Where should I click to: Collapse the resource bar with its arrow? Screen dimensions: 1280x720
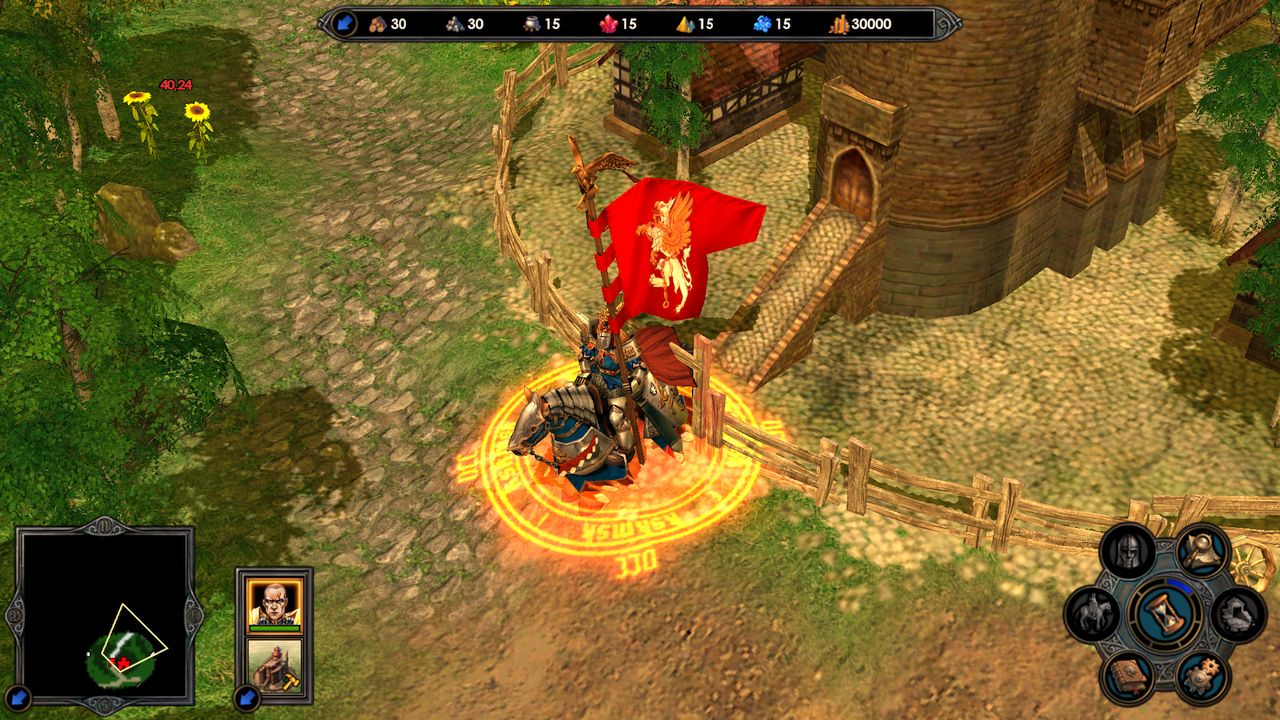click(x=345, y=24)
